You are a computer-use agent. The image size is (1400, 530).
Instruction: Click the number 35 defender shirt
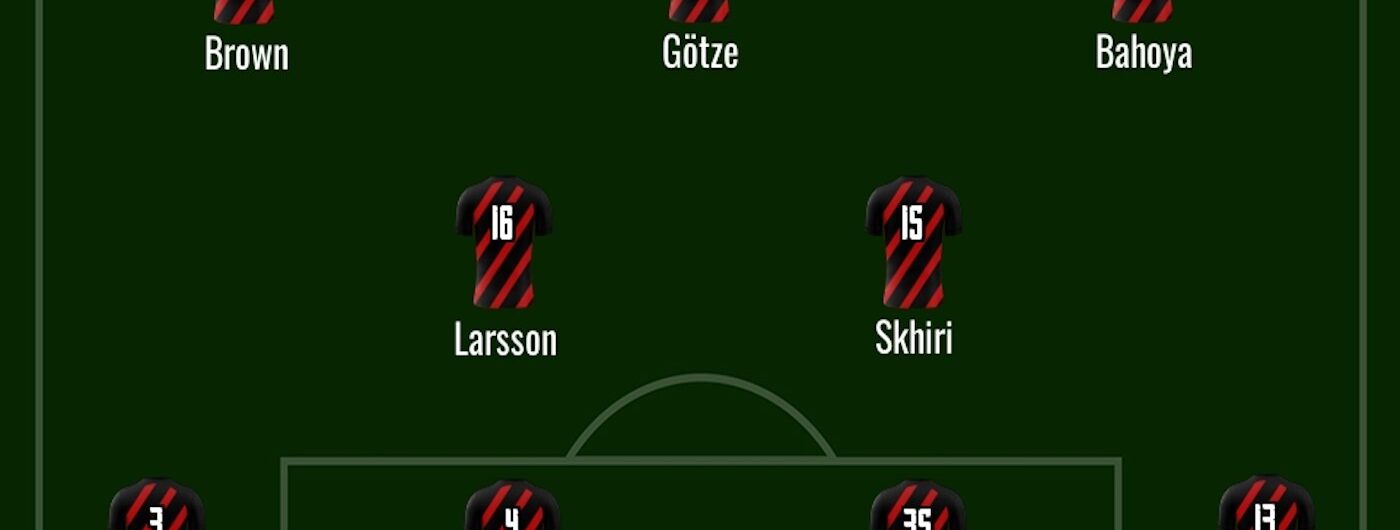pos(917,508)
